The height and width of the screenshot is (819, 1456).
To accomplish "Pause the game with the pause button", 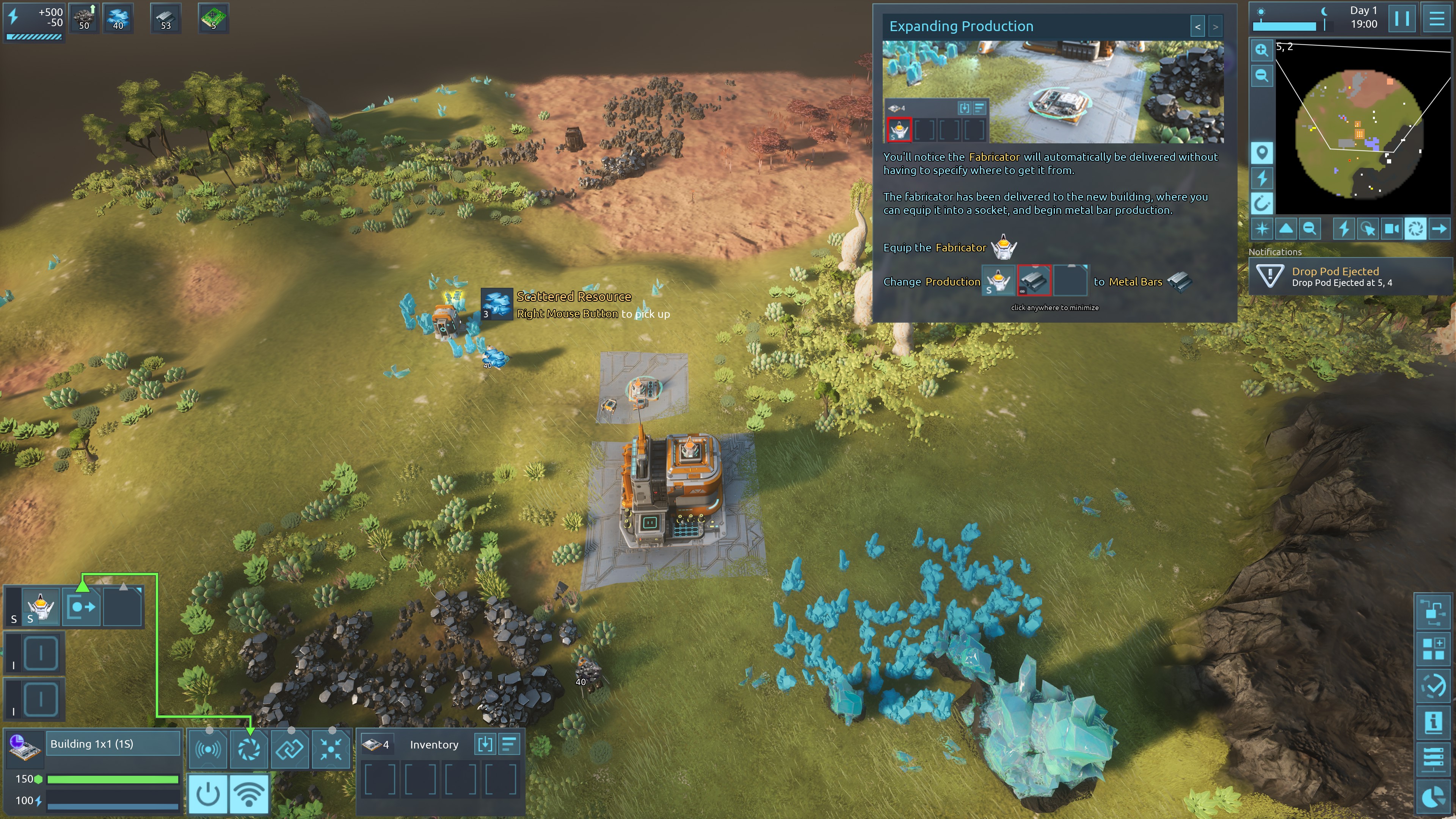I will [1402, 19].
